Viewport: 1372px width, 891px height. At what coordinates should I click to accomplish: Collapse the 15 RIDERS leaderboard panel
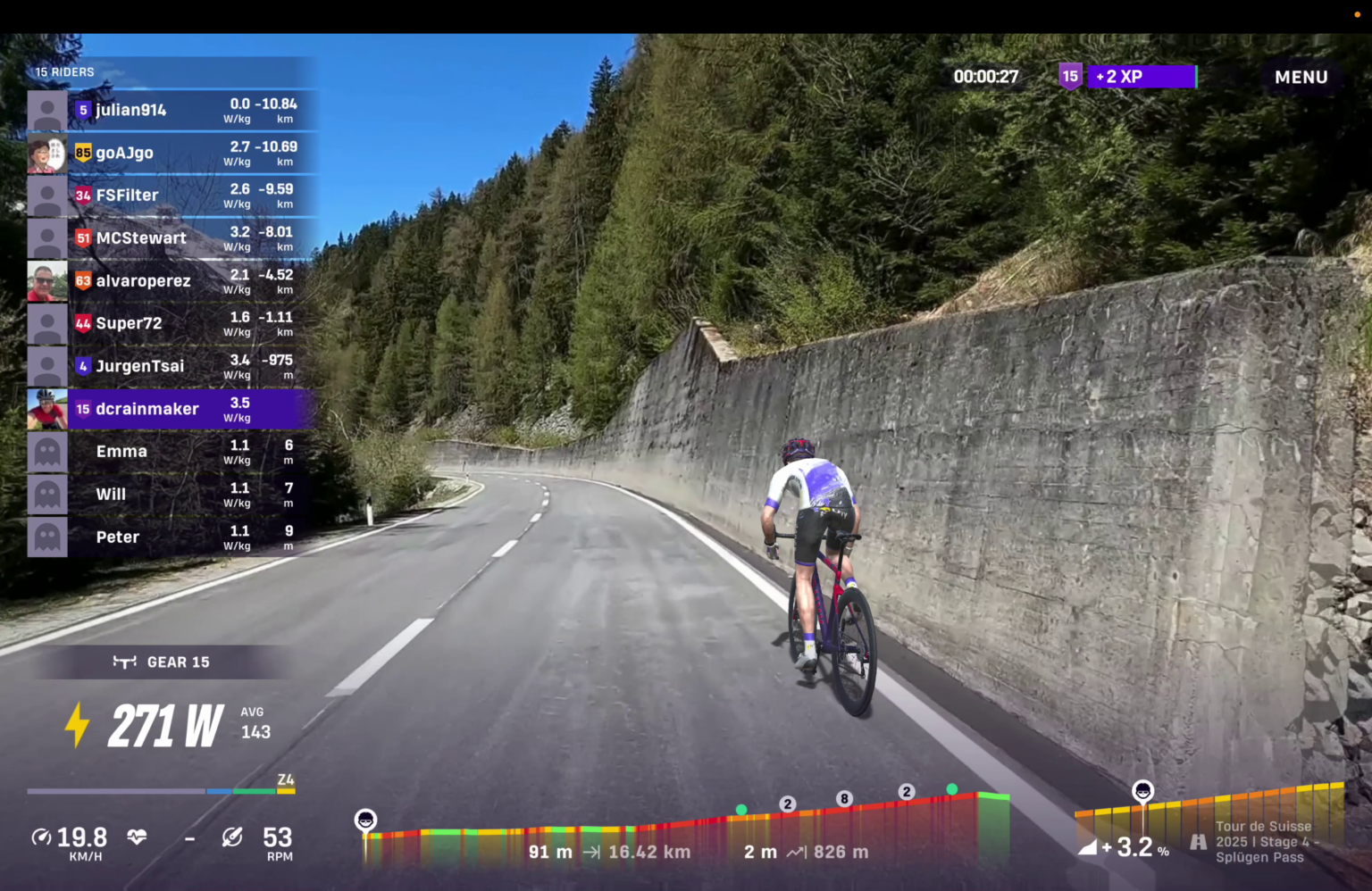tap(64, 72)
